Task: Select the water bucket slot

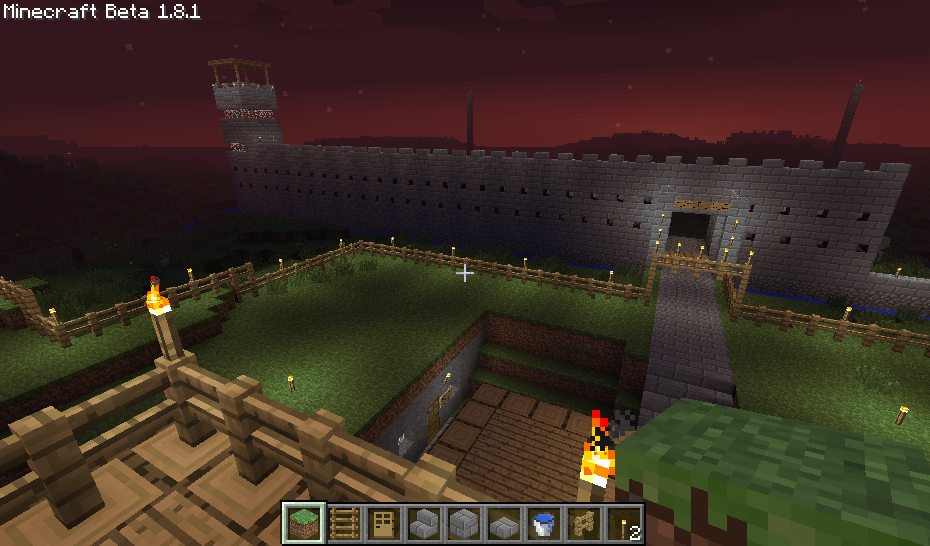Action: 545,523
